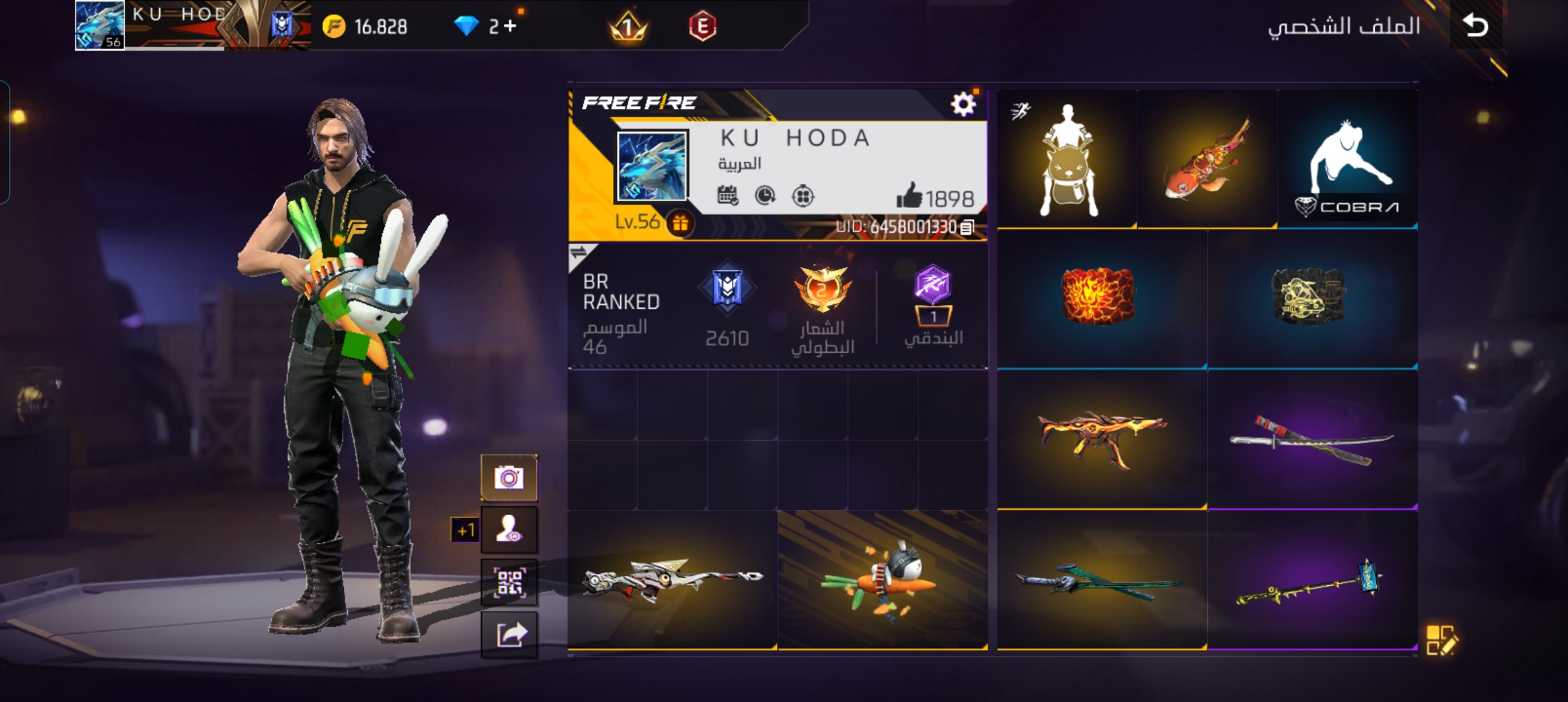The image size is (1568, 702).
Task: Go back using the return arrow
Action: pyautogui.click(x=1476, y=26)
